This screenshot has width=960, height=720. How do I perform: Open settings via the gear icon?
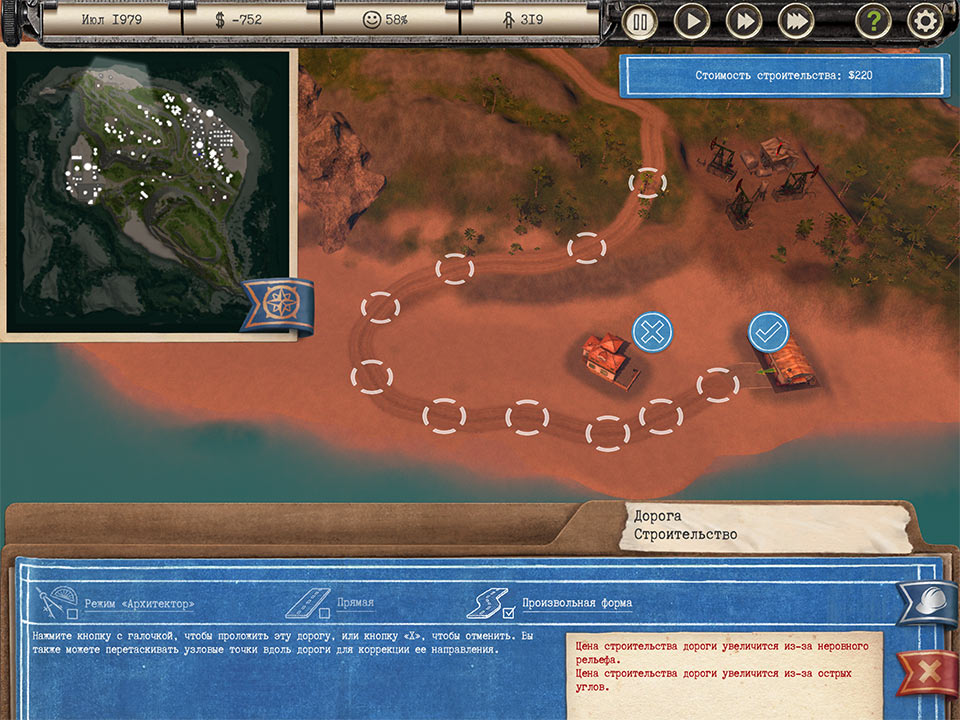[x=925, y=21]
